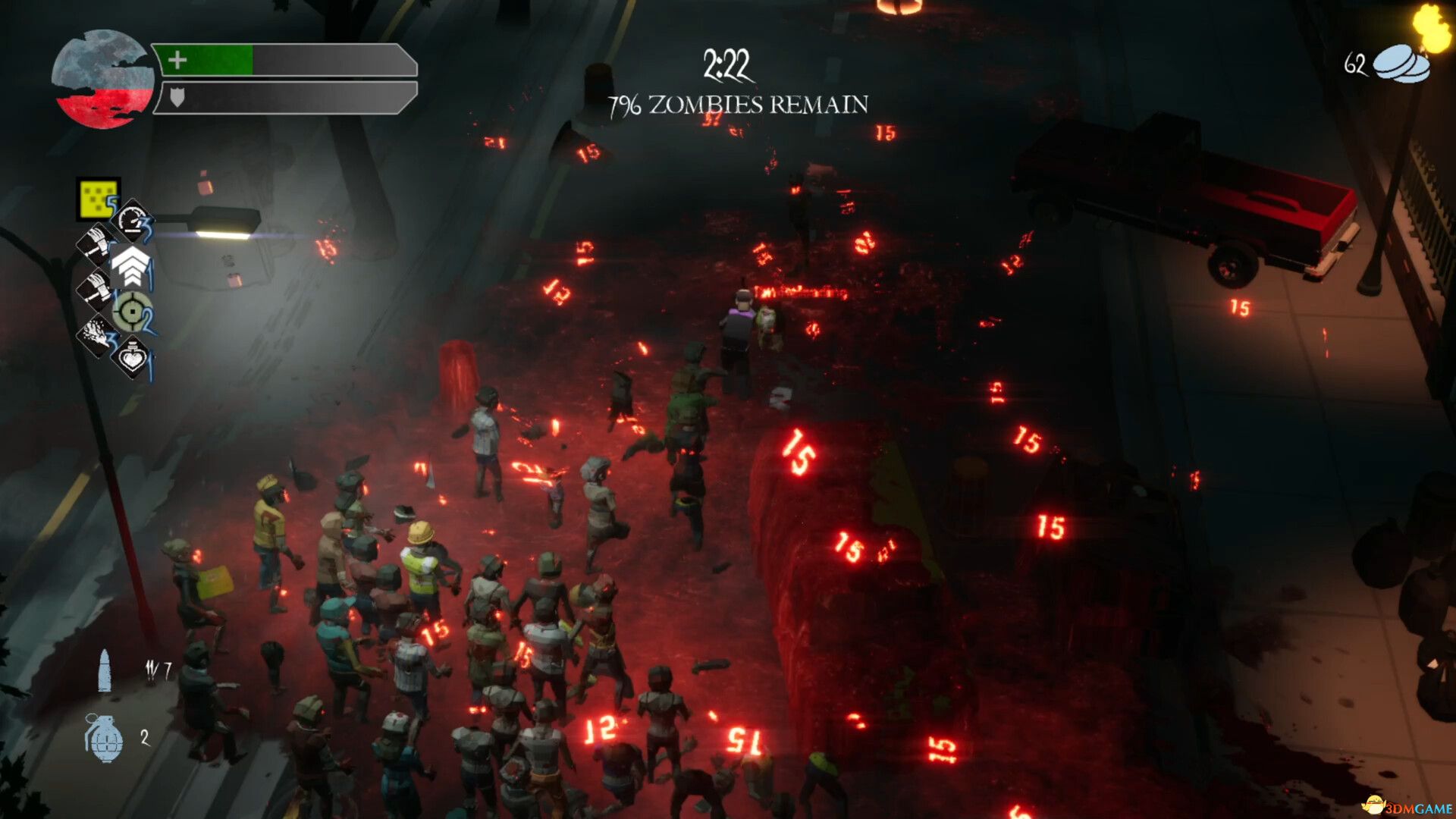Click the yellow dotted square perk icon
This screenshot has width=1456, height=819.
pyautogui.click(x=98, y=199)
